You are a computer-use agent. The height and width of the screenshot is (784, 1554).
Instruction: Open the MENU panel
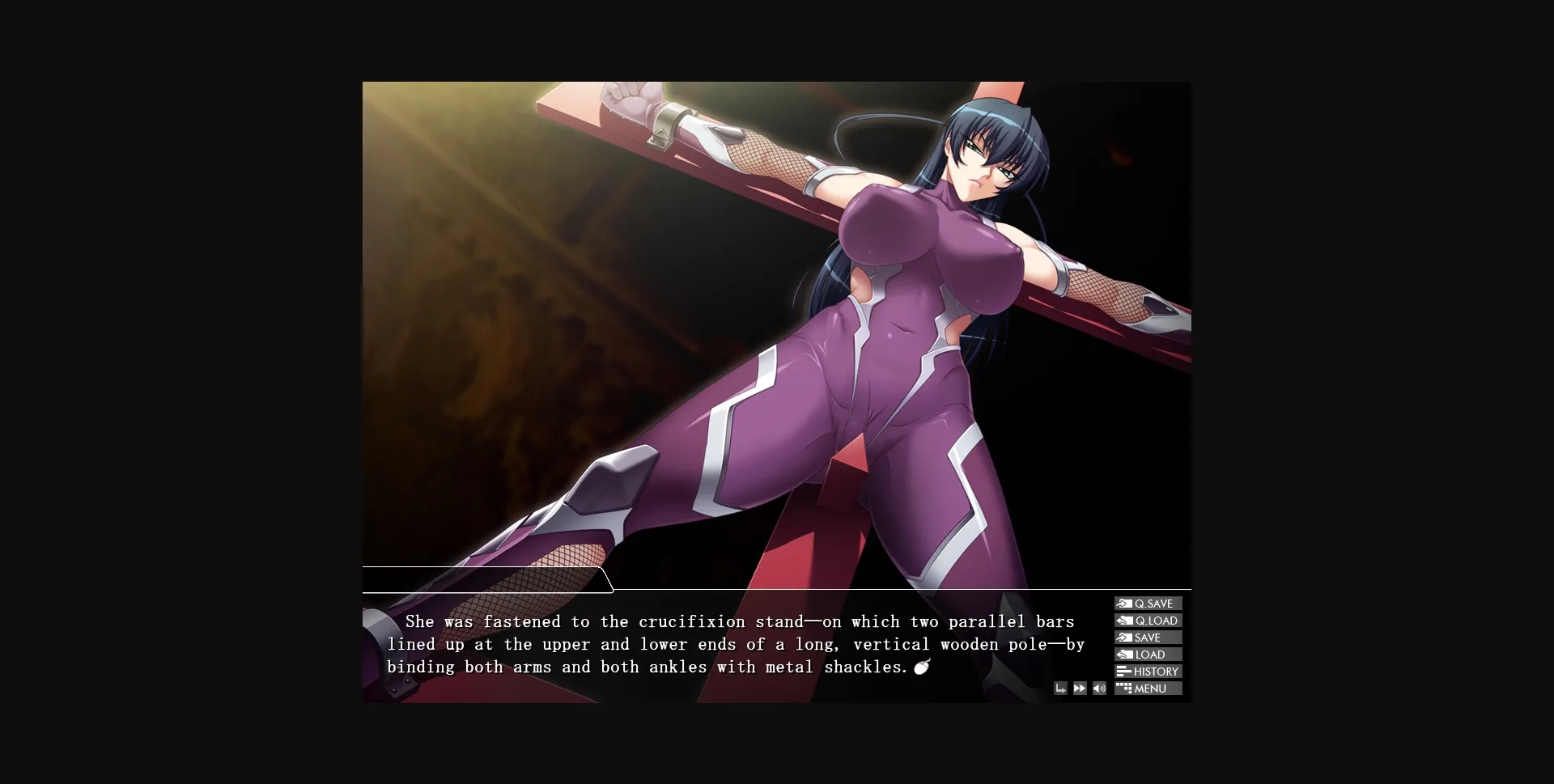pyautogui.click(x=1148, y=689)
